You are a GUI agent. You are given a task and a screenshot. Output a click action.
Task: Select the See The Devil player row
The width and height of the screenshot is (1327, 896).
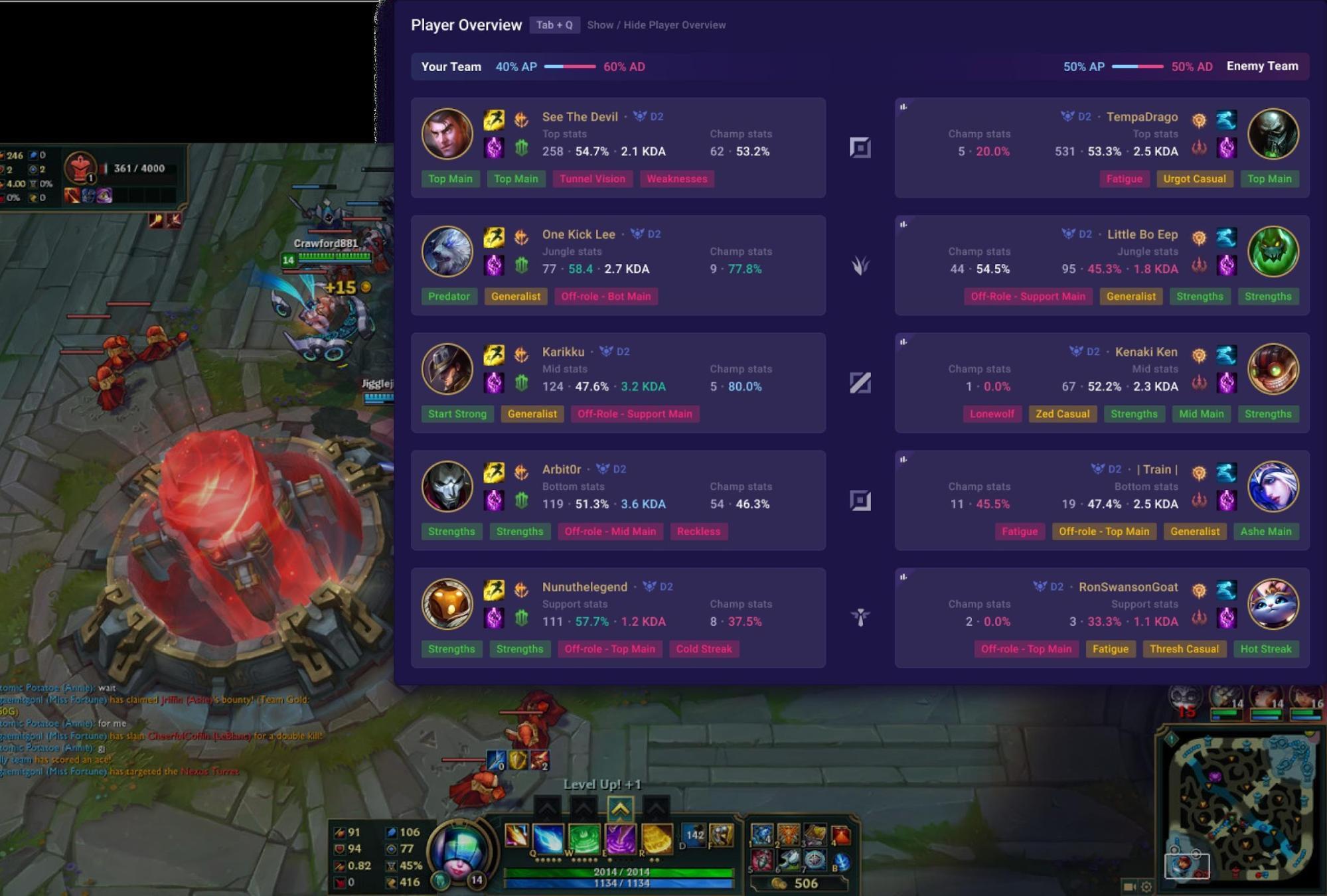coord(617,147)
